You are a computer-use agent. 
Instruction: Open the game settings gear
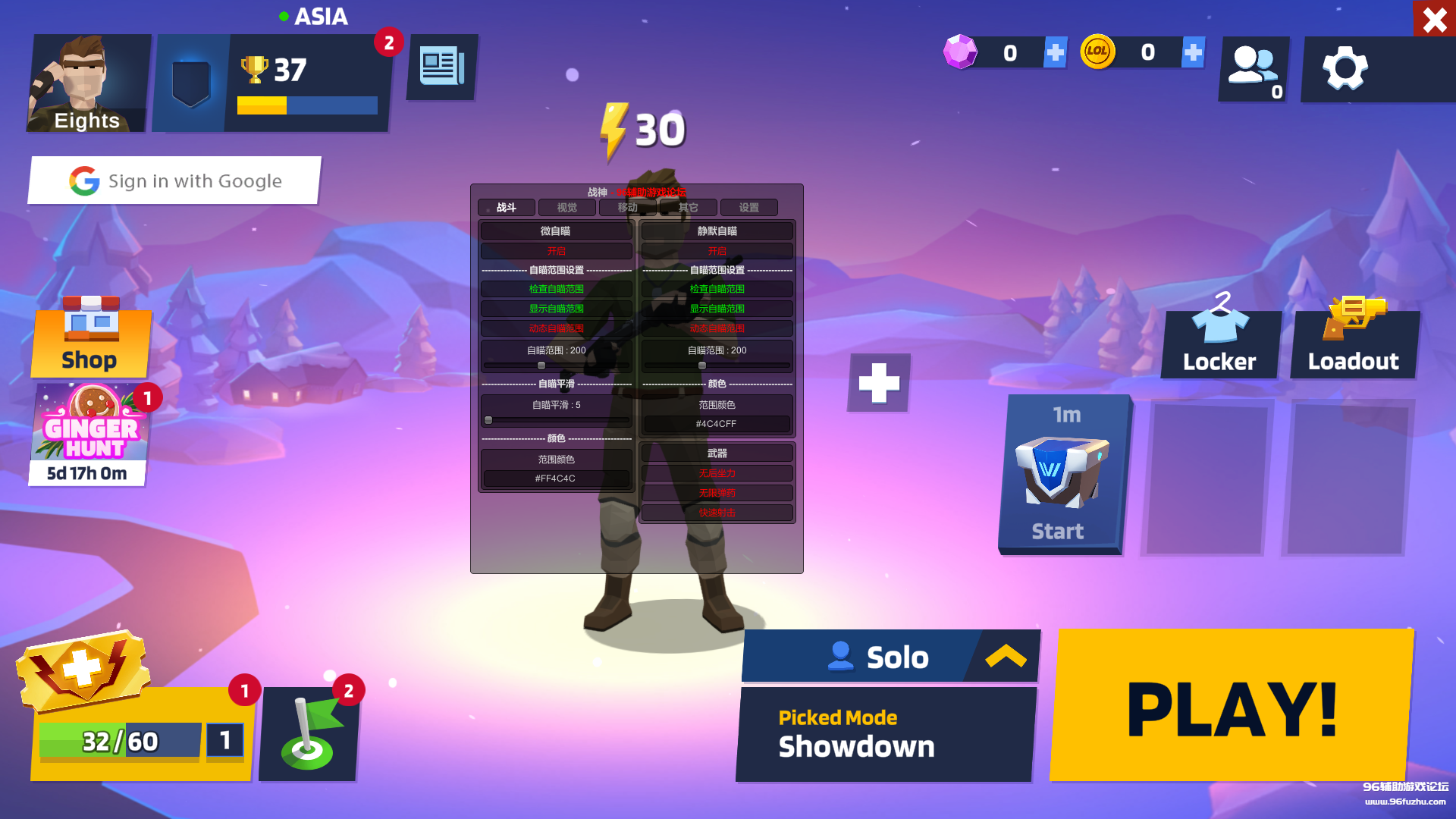point(1345,68)
